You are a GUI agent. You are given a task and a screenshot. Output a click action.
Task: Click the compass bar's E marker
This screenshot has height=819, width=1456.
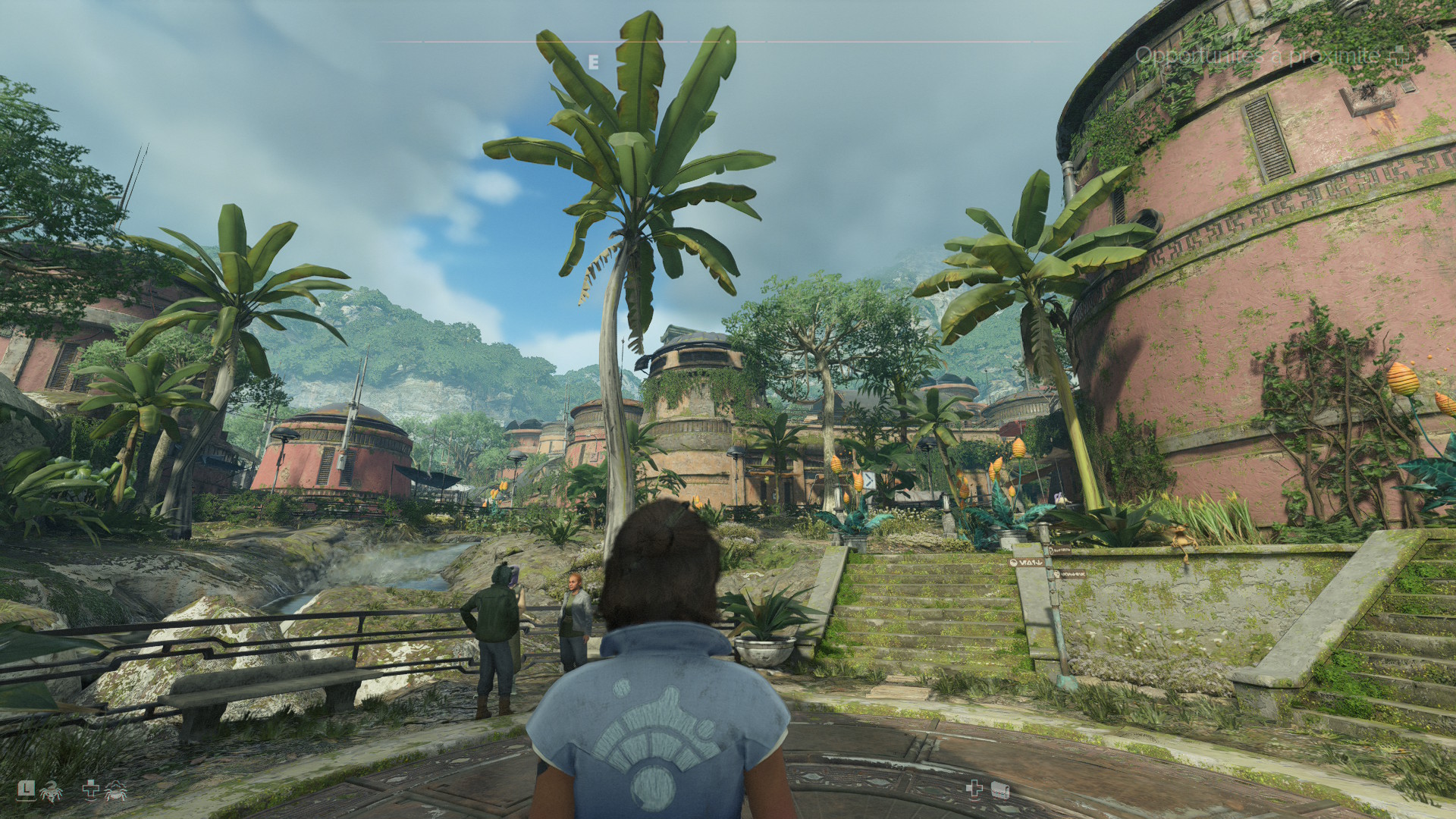tap(593, 62)
